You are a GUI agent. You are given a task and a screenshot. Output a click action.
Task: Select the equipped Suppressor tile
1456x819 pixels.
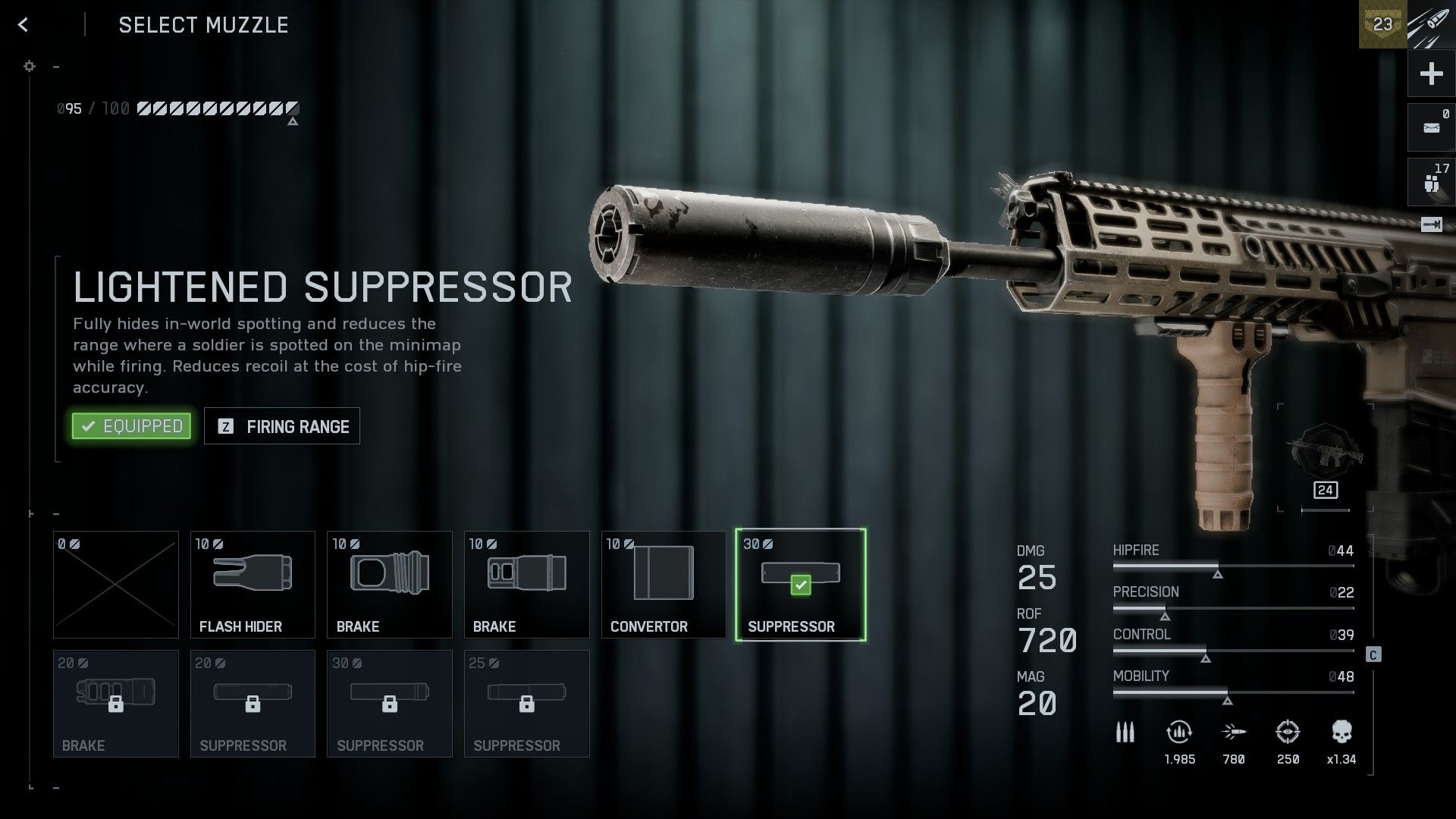tap(800, 584)
